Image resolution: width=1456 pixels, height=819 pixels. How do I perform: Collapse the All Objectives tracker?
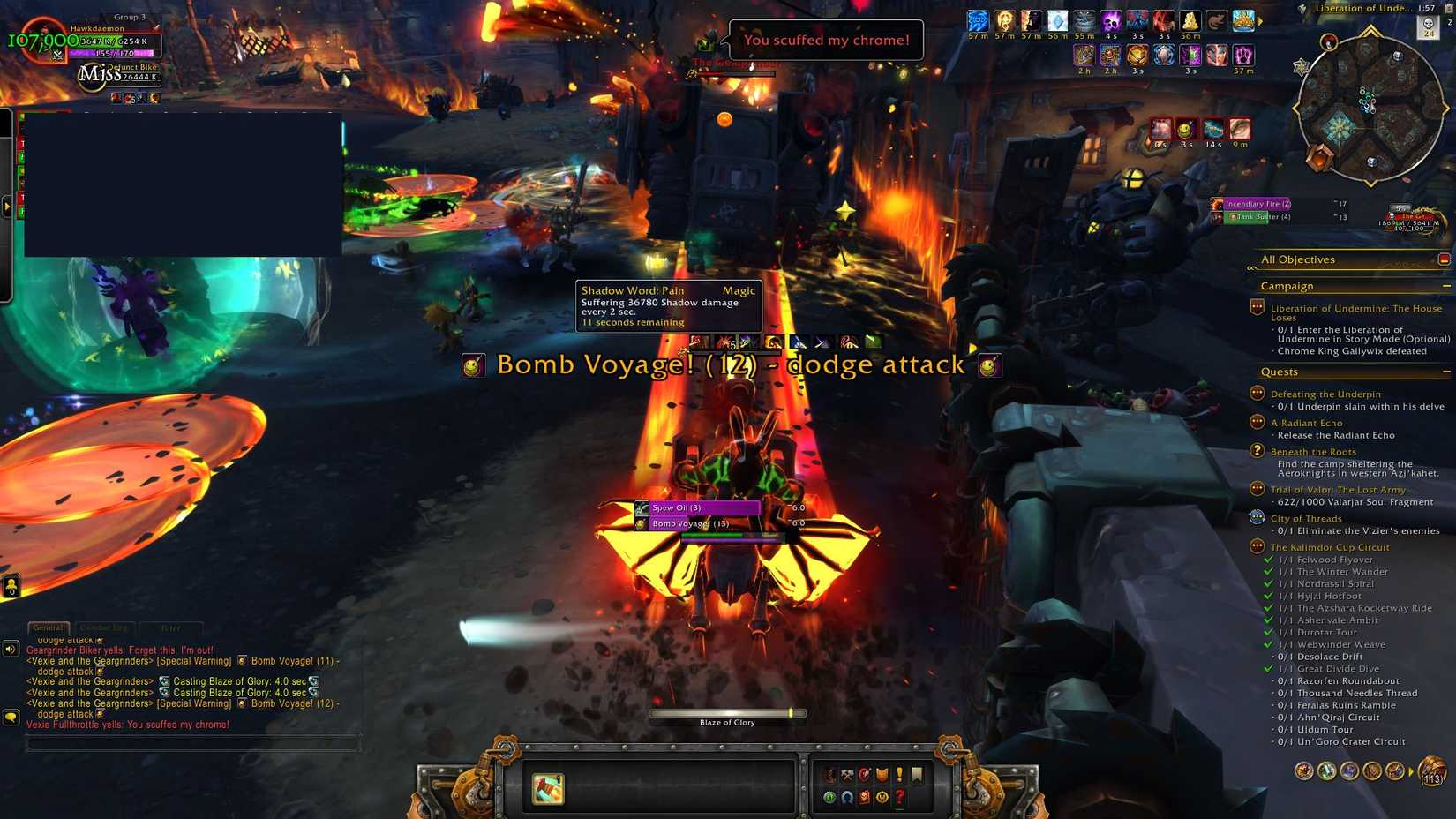click(1445, 259)
